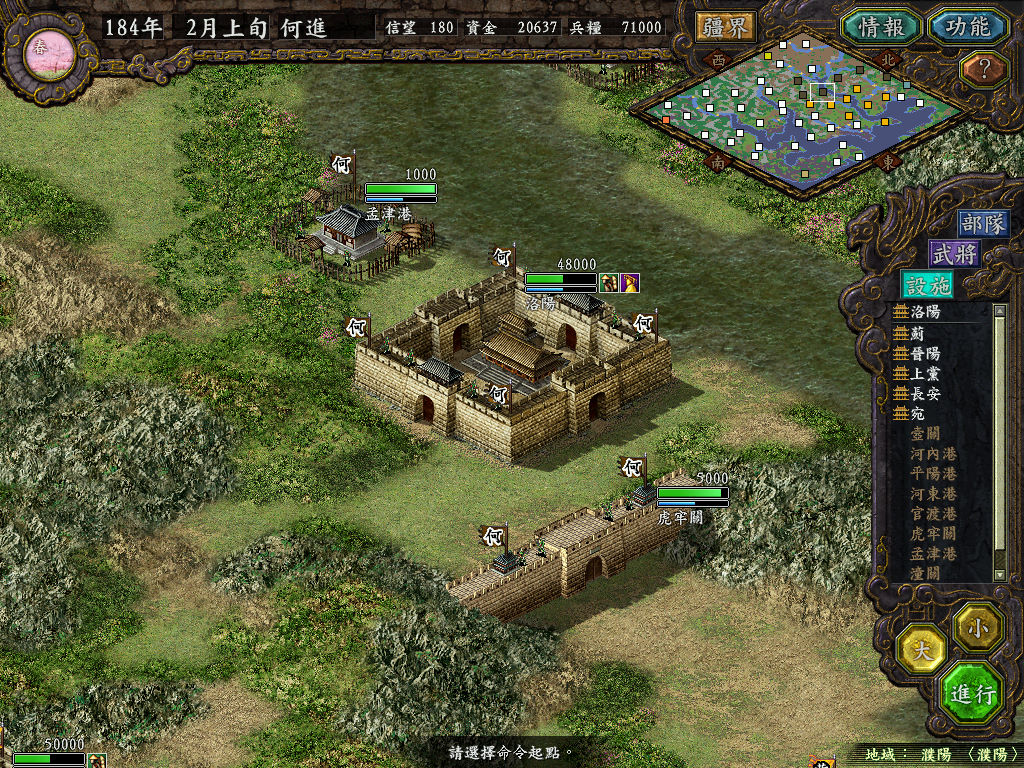Toggle the 疆界 border display
The width and height of the screenshot is (1024, 768).
(725, 27)
